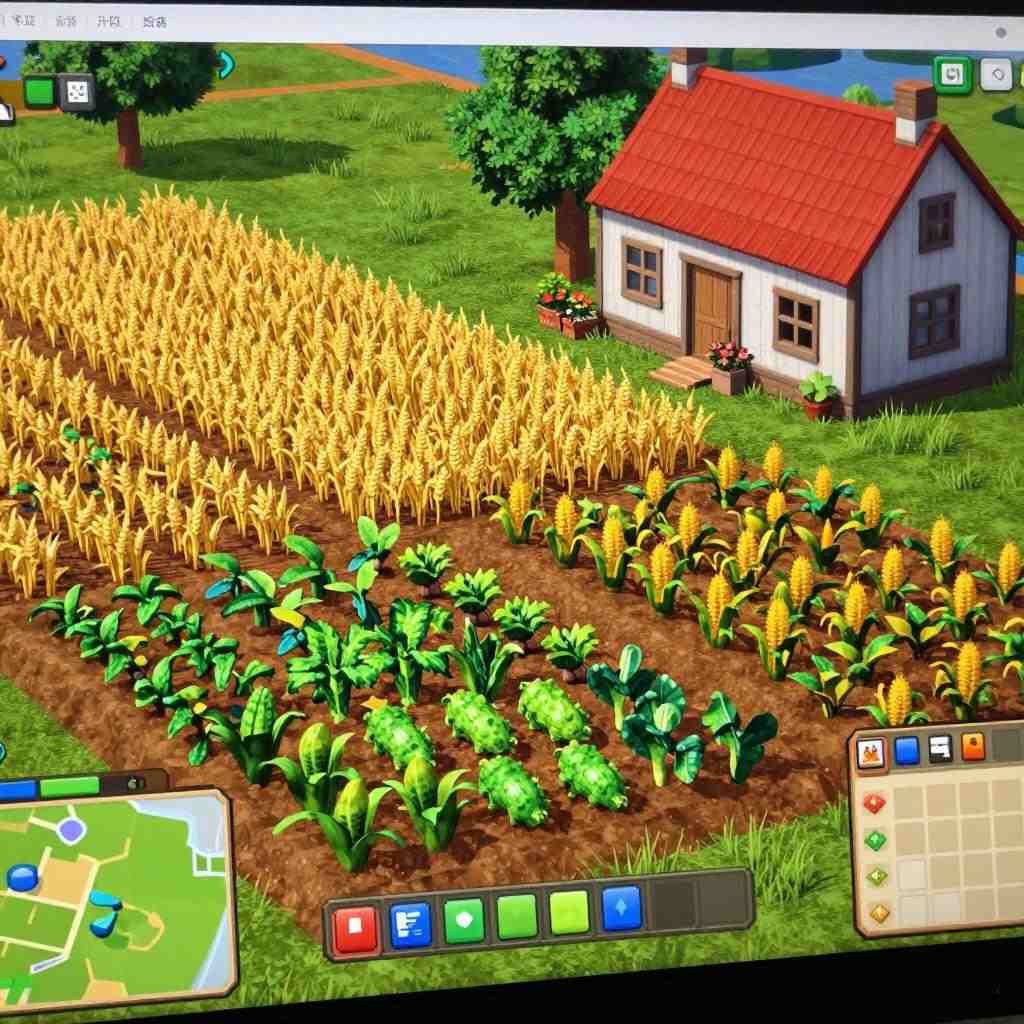
Task: Select the red square hotbar slot
Action: 355,928
